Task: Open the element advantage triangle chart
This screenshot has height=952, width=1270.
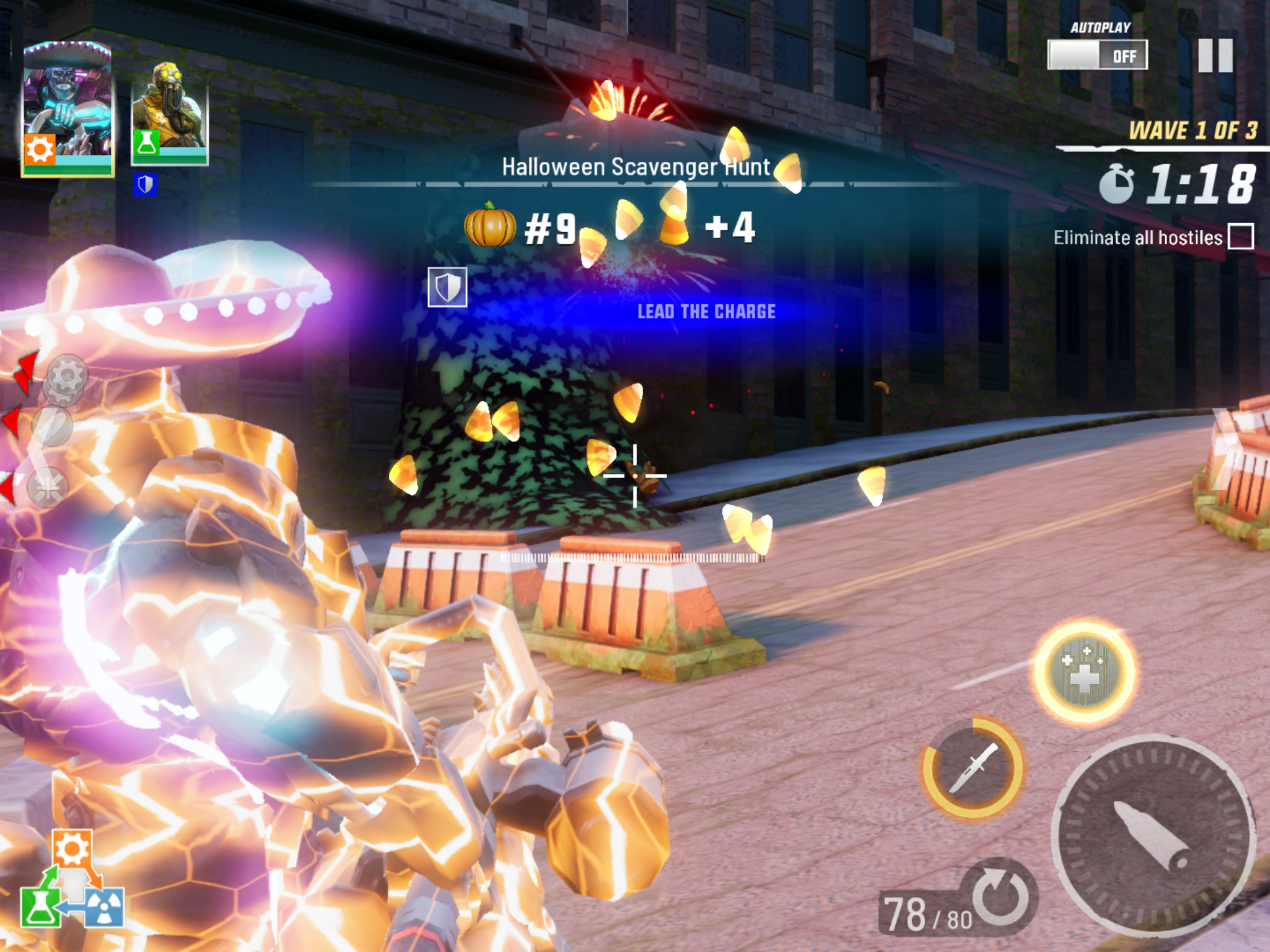Action: 72,880
